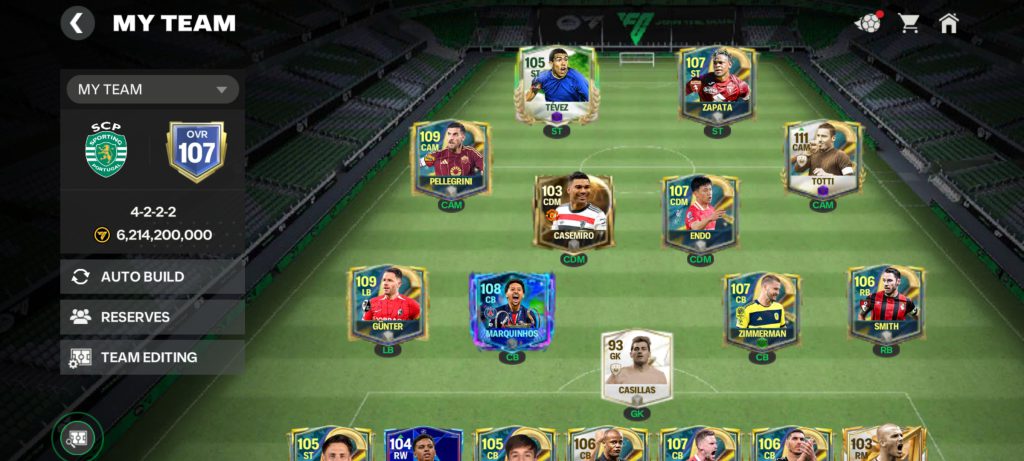
Task: Return to the home screen
Action: tap(948, 23)
